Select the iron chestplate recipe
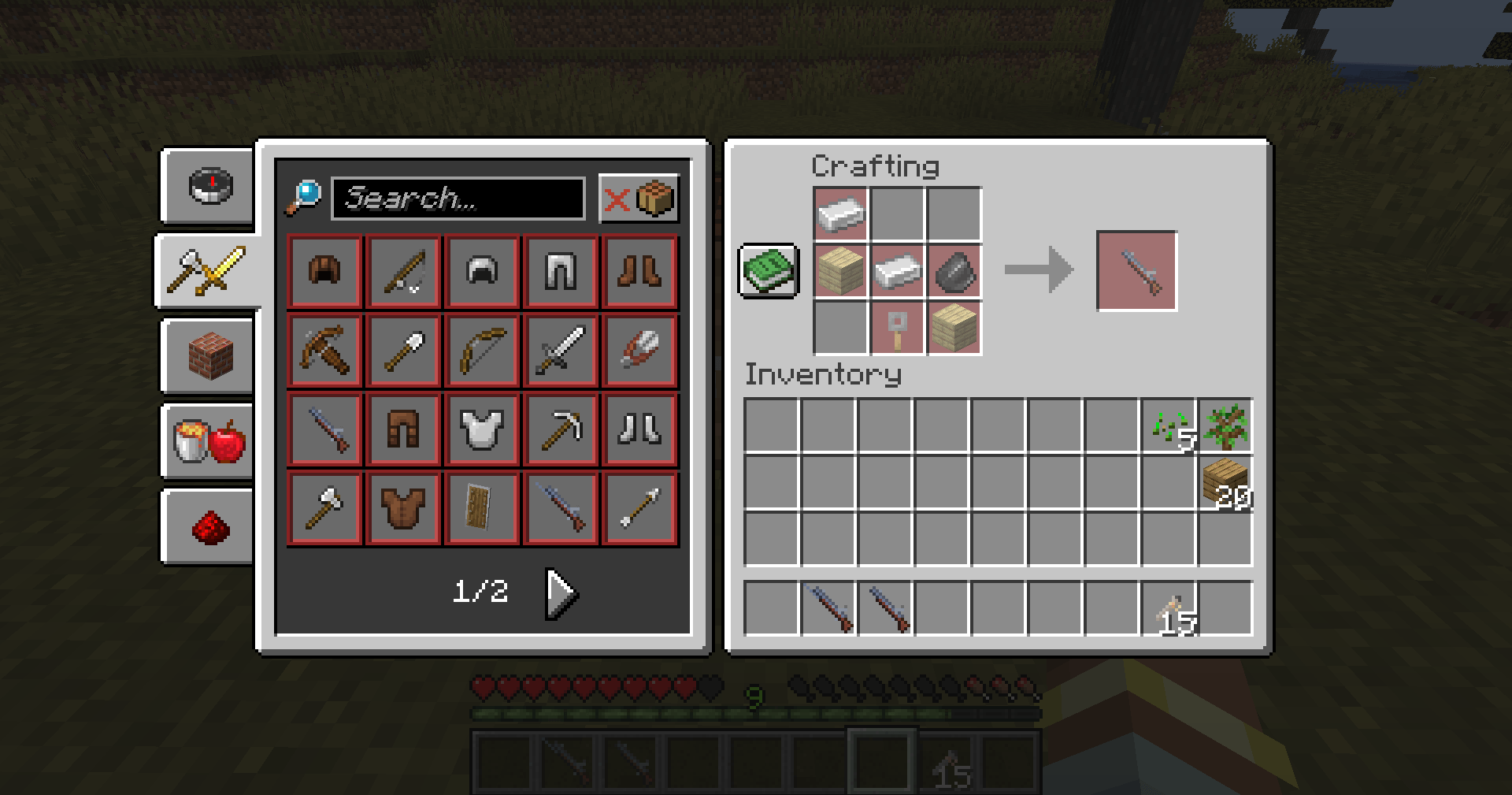 click(482, 429)
